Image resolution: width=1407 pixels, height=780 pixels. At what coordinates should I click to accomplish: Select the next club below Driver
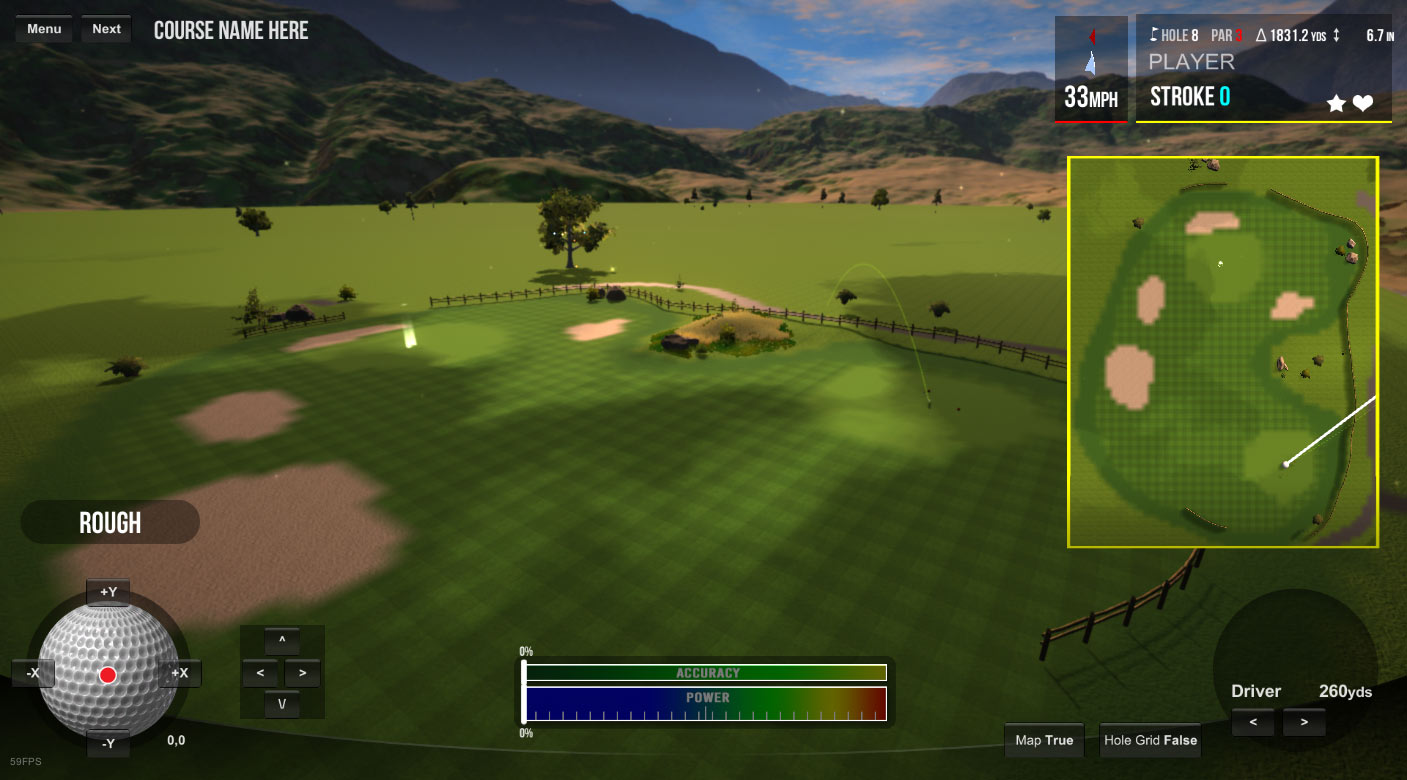click(1304, 722)
